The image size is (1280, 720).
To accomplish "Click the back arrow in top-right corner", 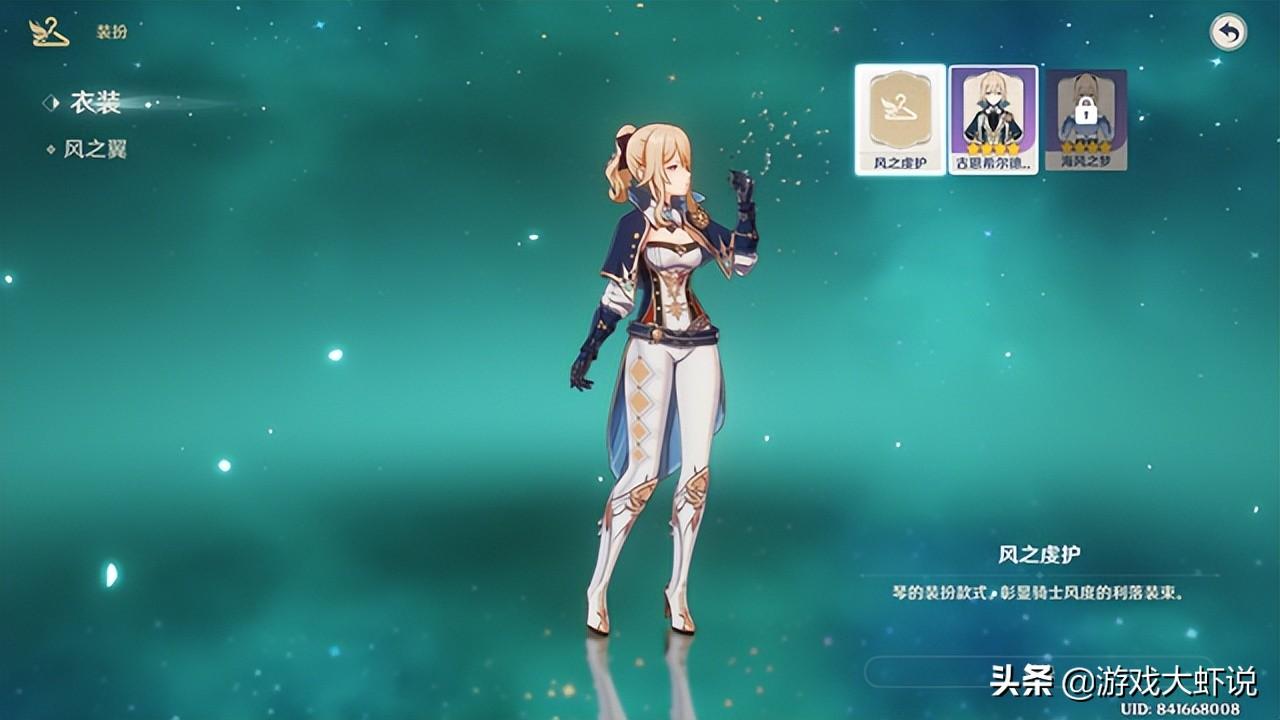I will 1230,34.
